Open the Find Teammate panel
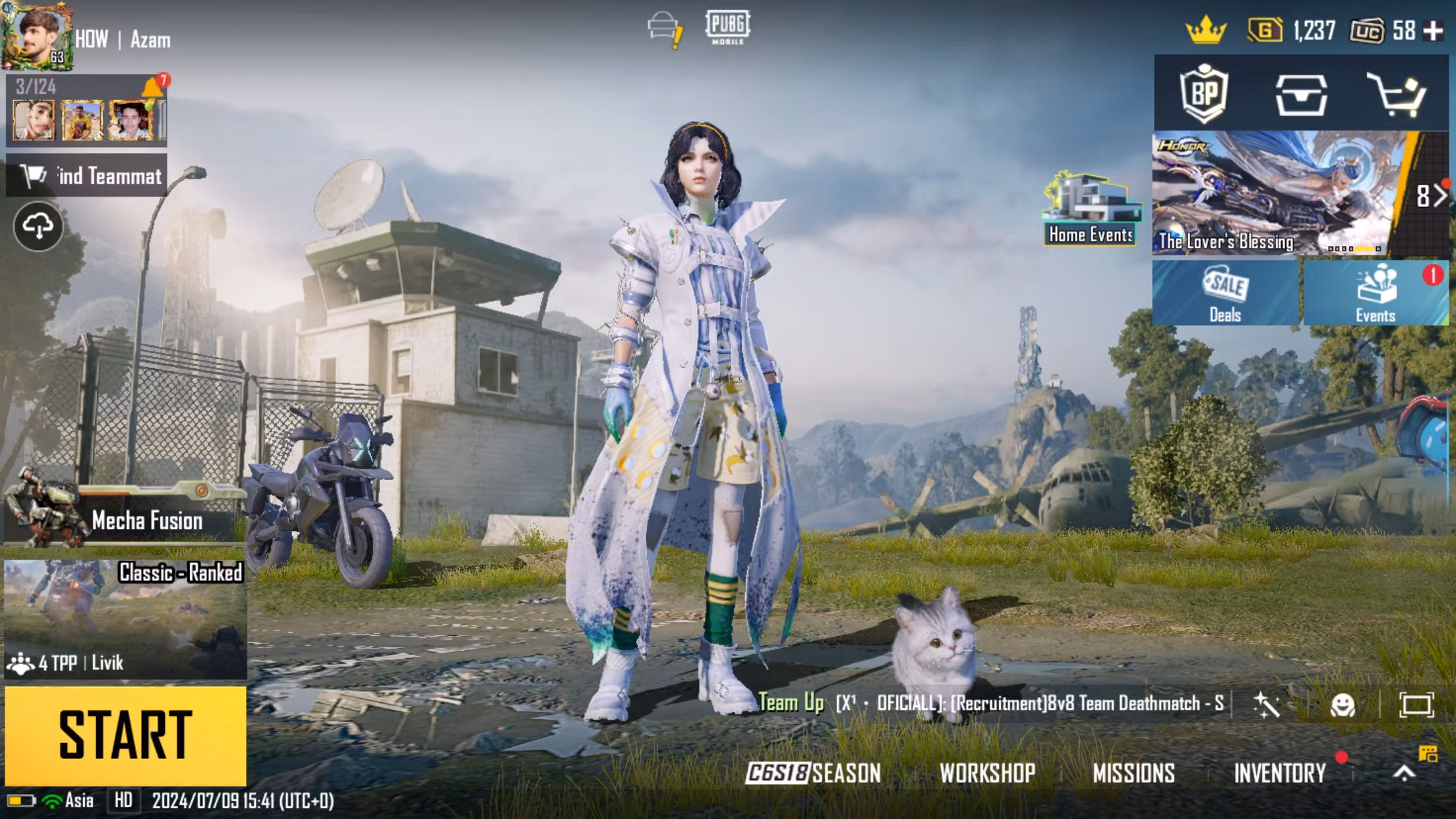 point(87,175)
